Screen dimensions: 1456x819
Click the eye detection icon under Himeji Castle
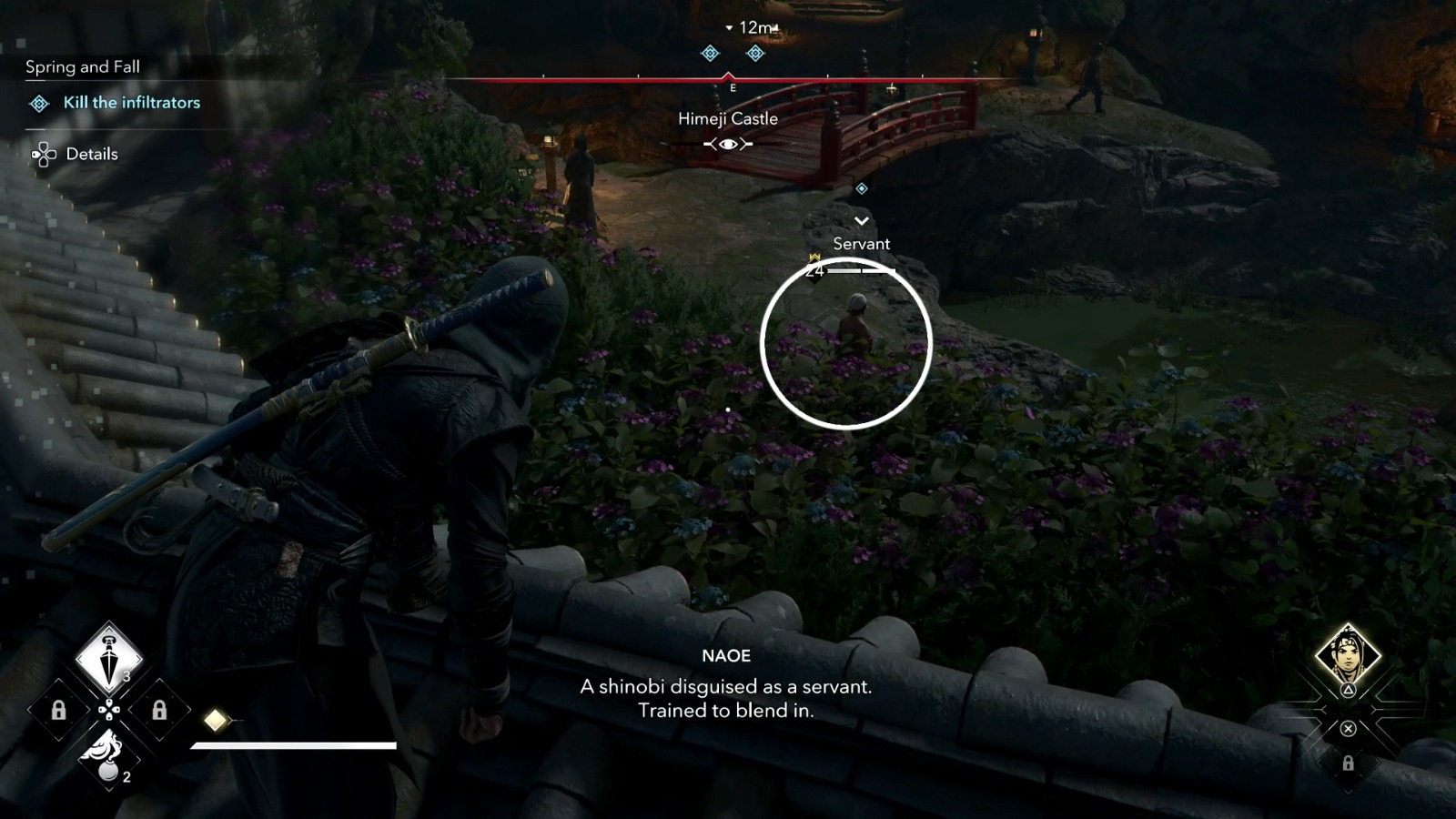click(x=727, y=143)
